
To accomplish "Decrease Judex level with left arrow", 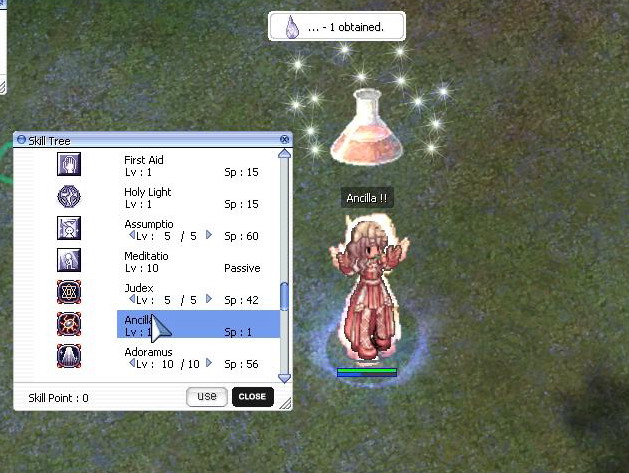I will (132, 299).
